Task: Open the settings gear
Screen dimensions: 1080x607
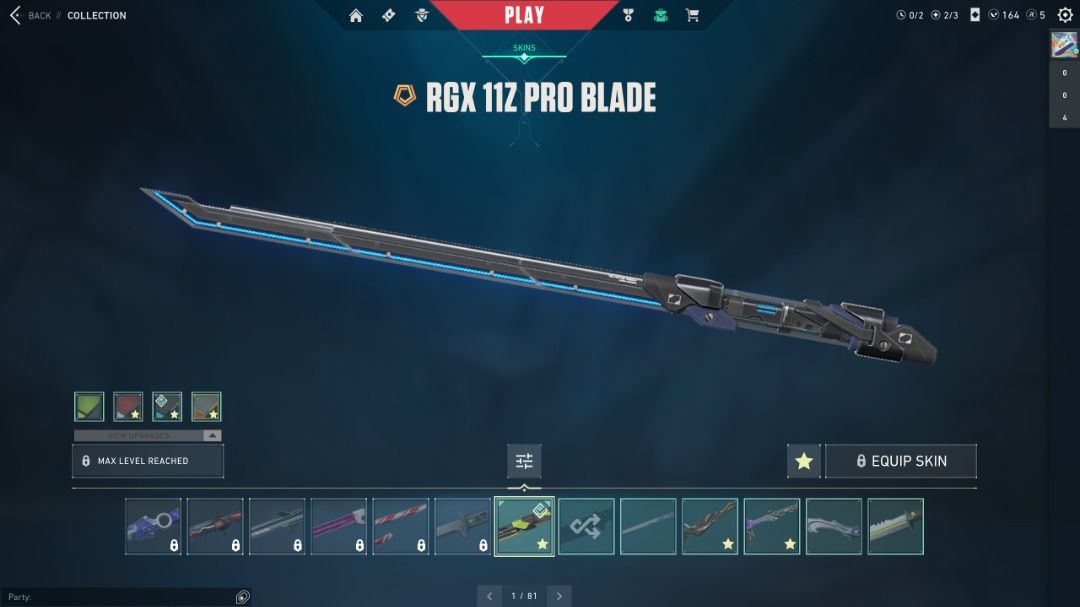Action: (1065, 15)
